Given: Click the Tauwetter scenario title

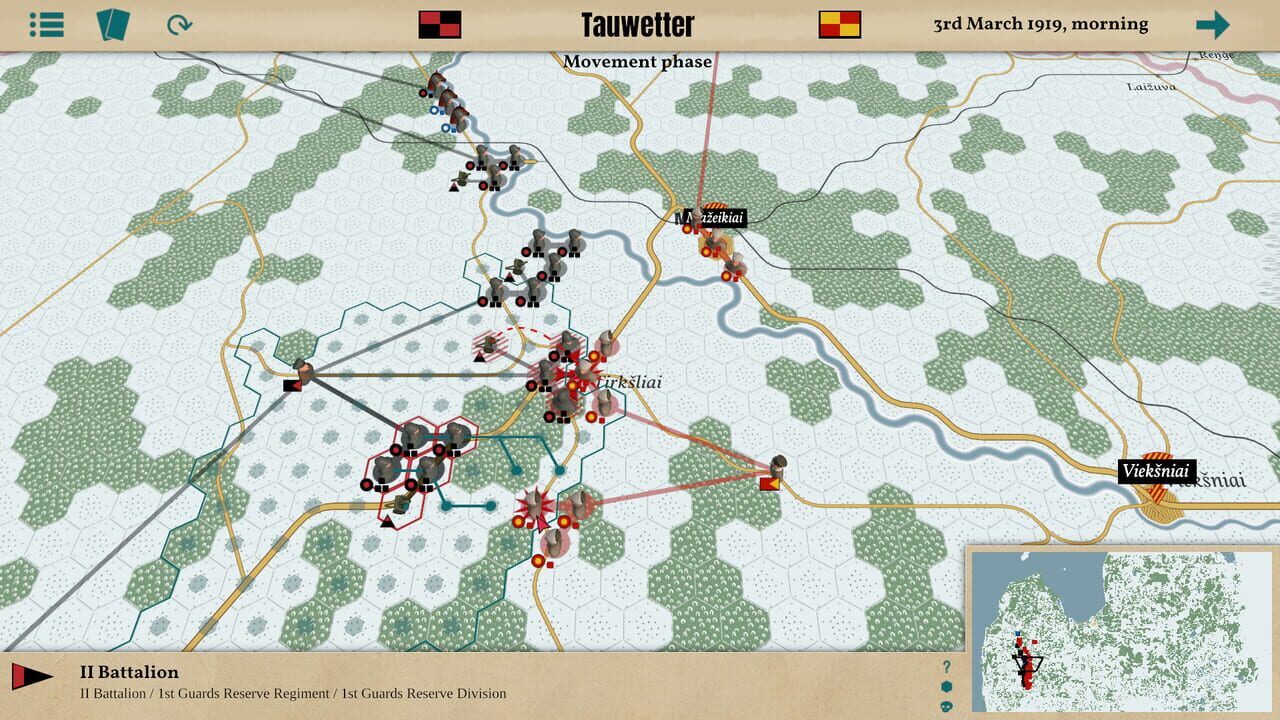Looking at the screenshot, I should tap(640, 22).
